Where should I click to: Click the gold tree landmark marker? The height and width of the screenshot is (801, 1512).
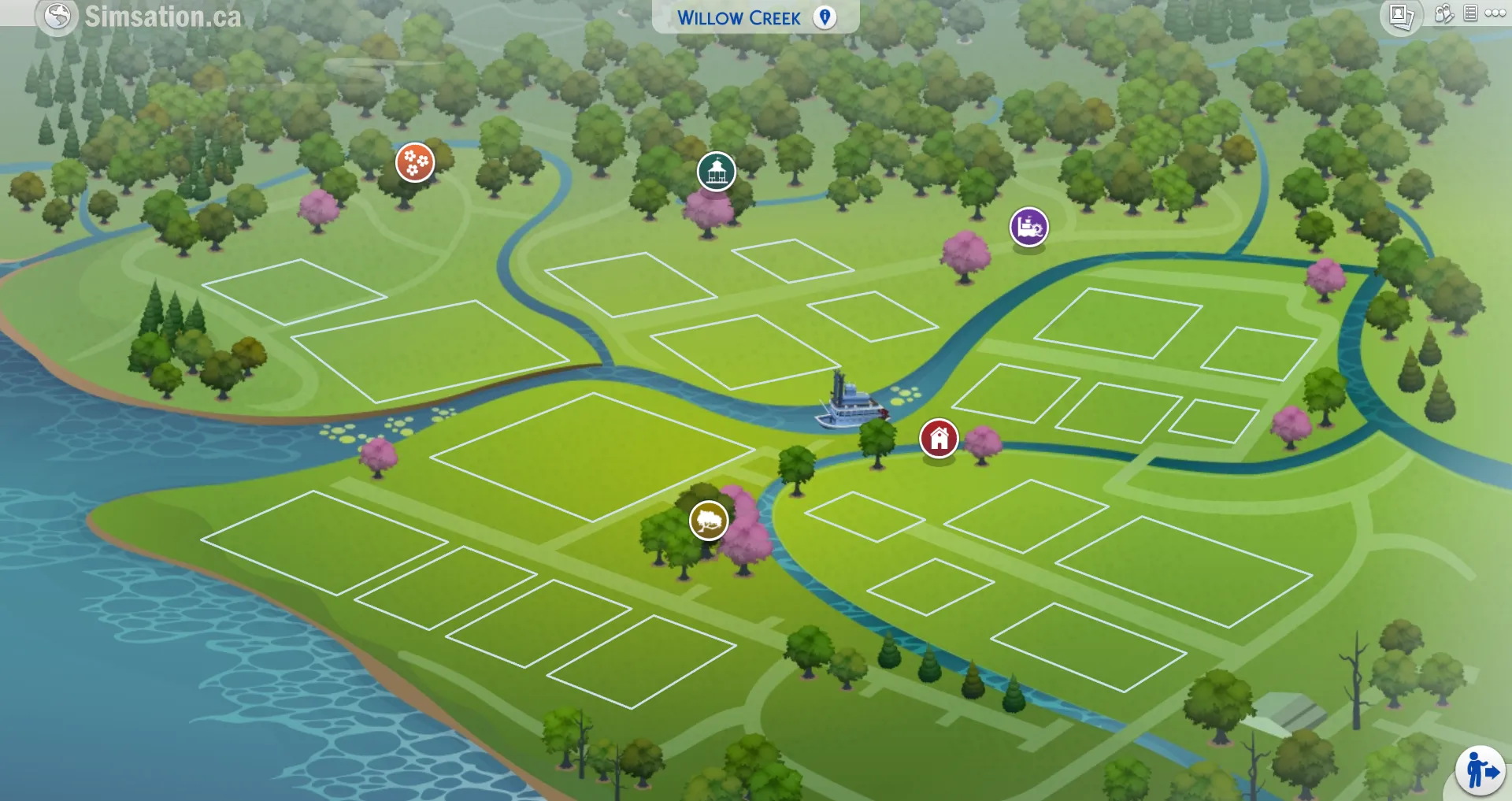coord(710,521)
